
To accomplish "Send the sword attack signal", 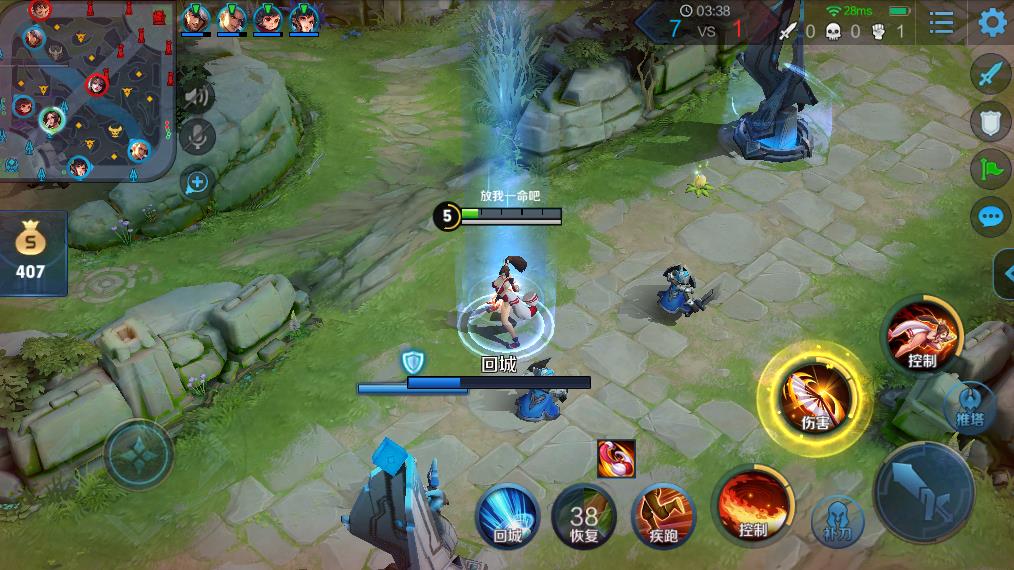I will (x=990, y=75).
